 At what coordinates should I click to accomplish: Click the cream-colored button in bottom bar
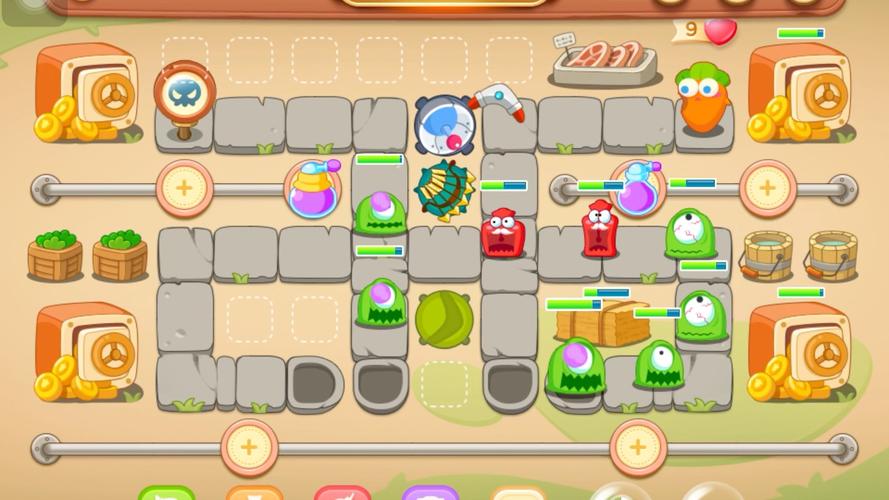517,493
